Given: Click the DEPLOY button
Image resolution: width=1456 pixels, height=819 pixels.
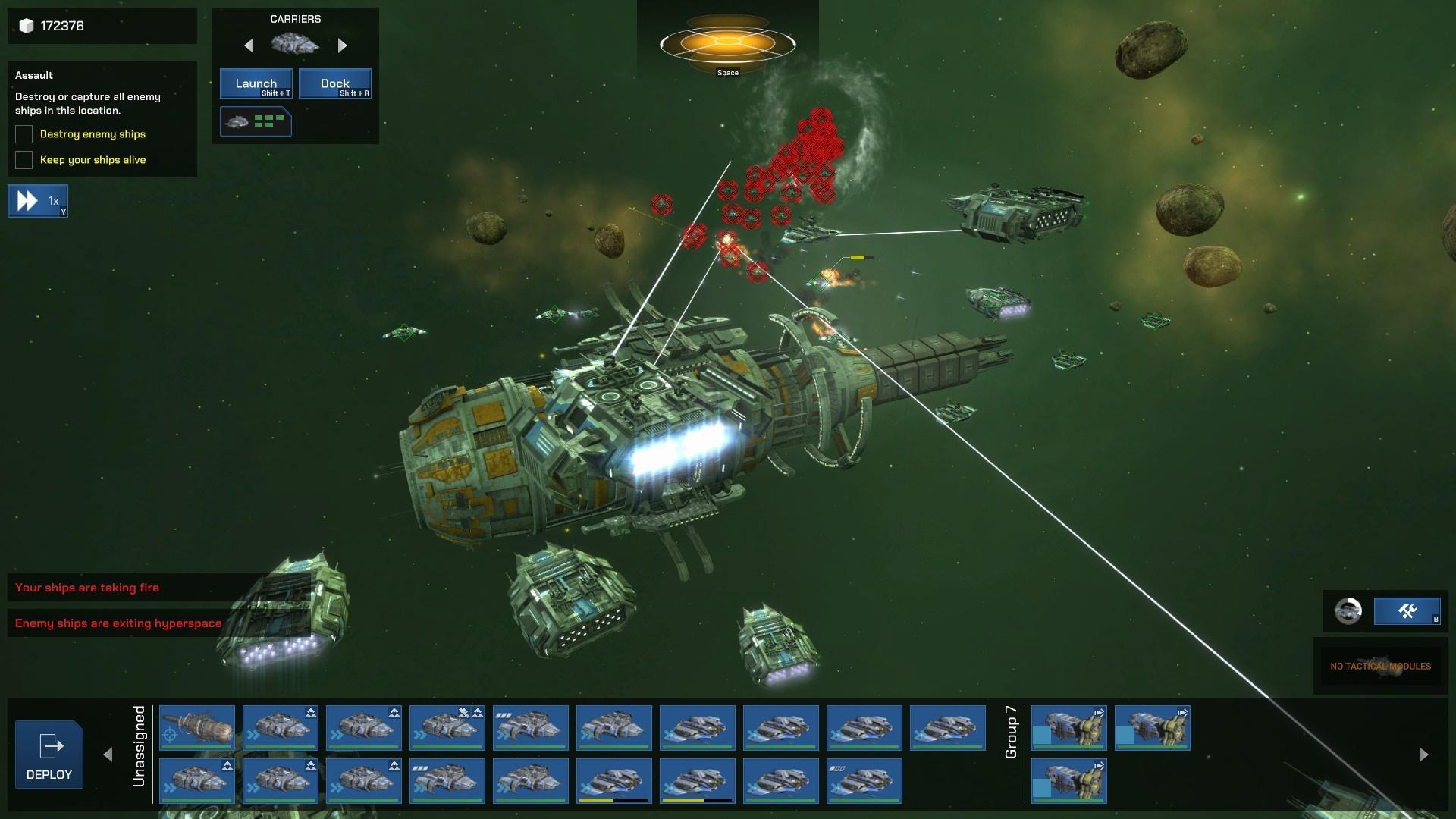Looking at the screenshot, I should 49,755.
